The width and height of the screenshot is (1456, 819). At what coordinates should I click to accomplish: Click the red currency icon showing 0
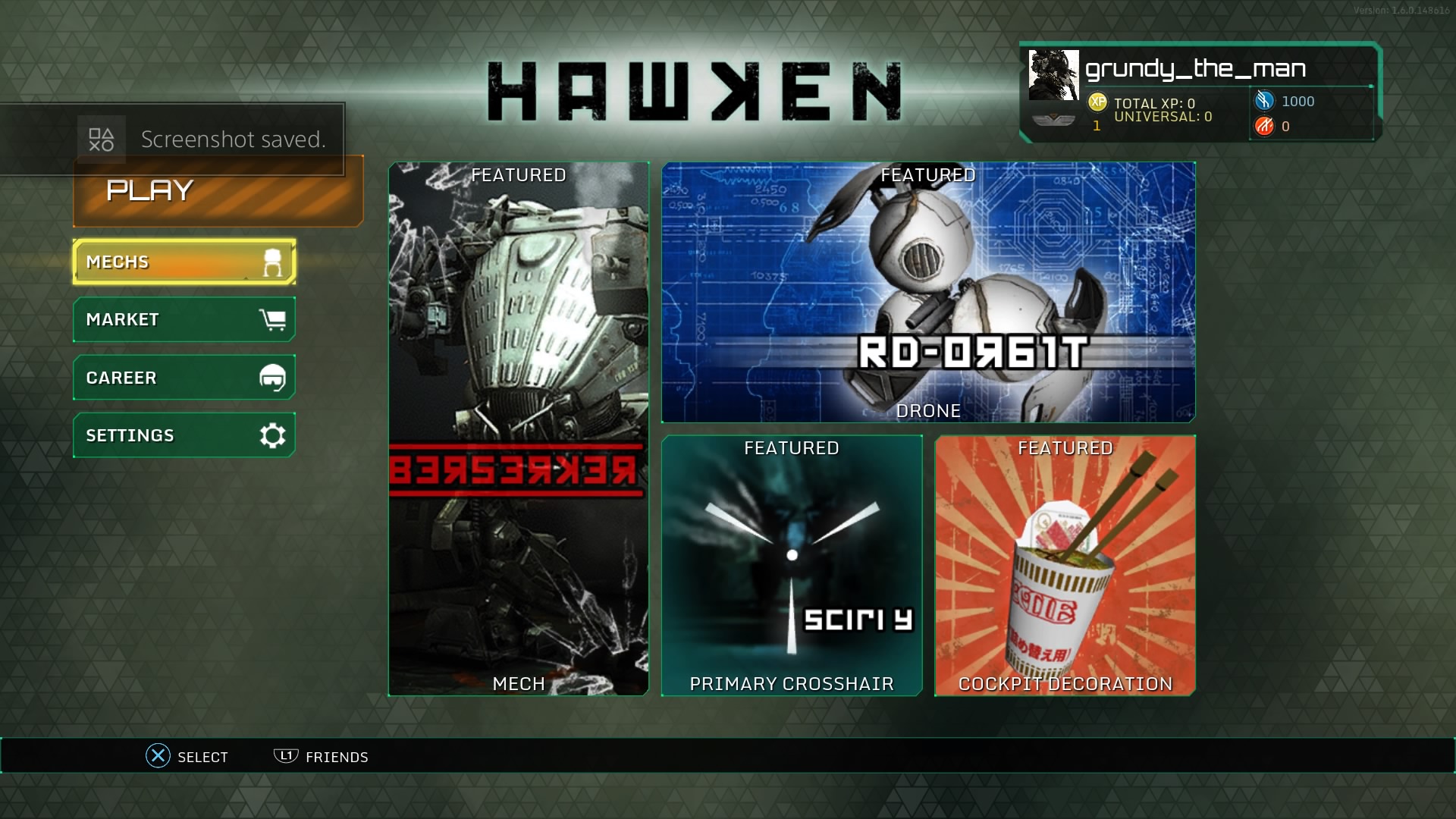click(1264, 127)
